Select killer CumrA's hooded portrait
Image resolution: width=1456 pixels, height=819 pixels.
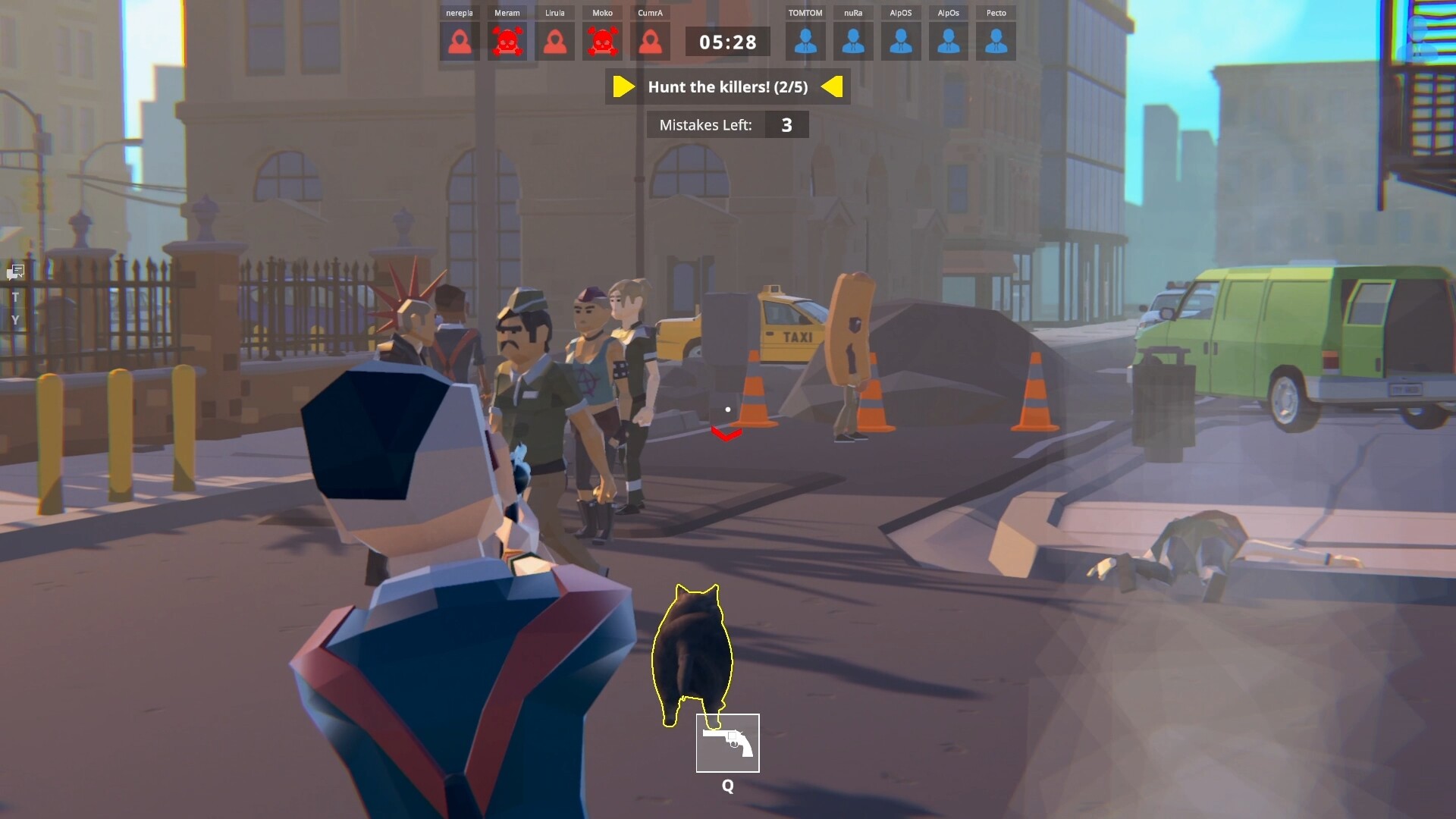click(x=650, y=42)
